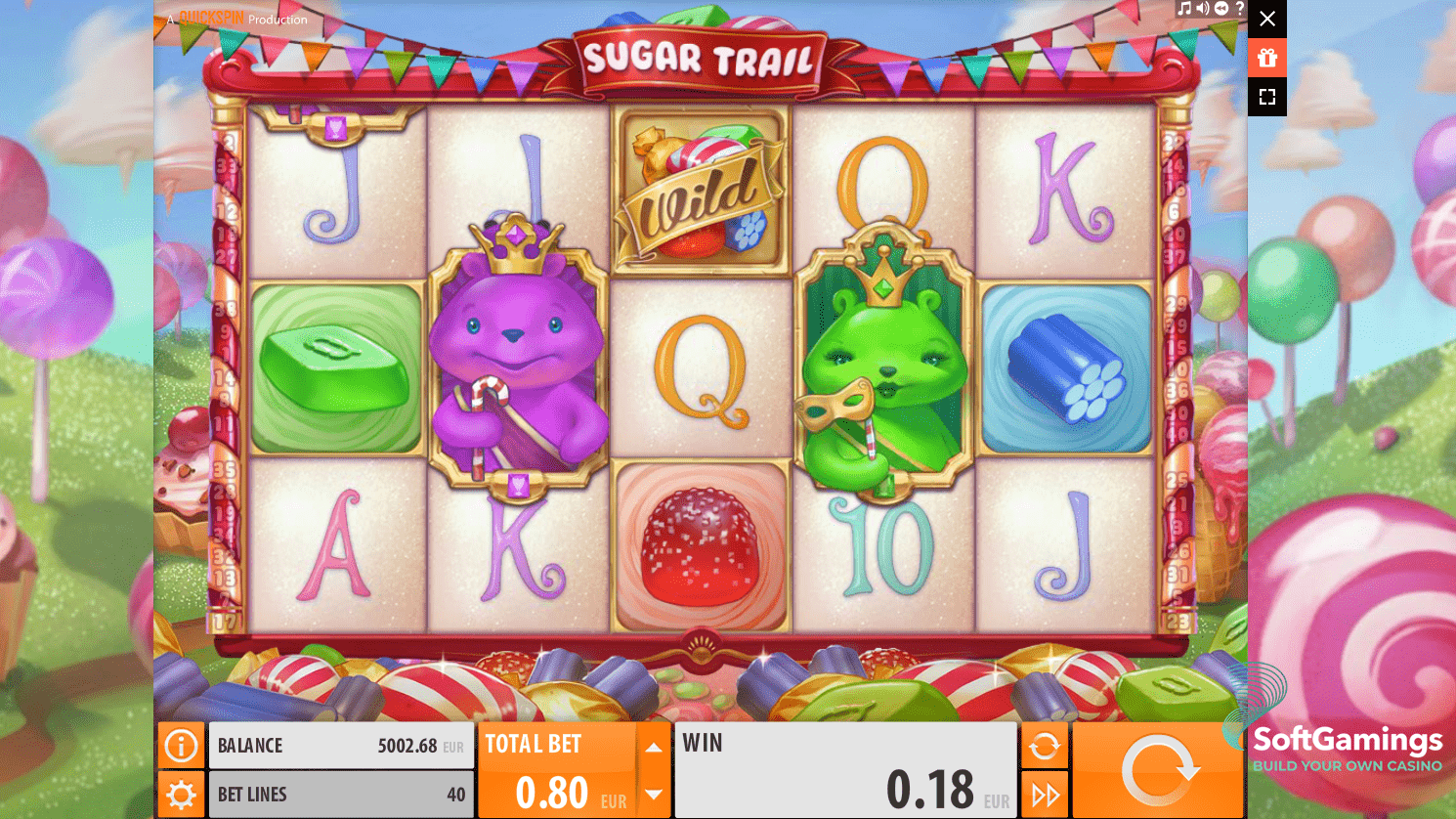
Task: Decrease the total bet with the down arrow
Action: (x=654, y=795)
